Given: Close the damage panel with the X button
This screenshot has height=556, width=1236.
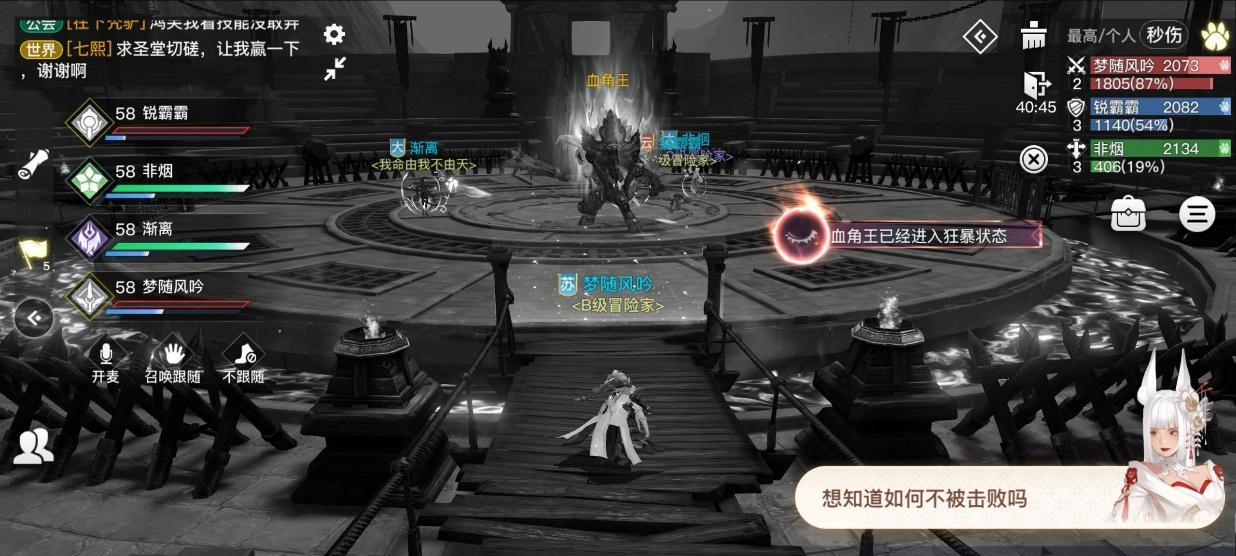Looking at the screenshot, I should click(x=1034, y=158).
